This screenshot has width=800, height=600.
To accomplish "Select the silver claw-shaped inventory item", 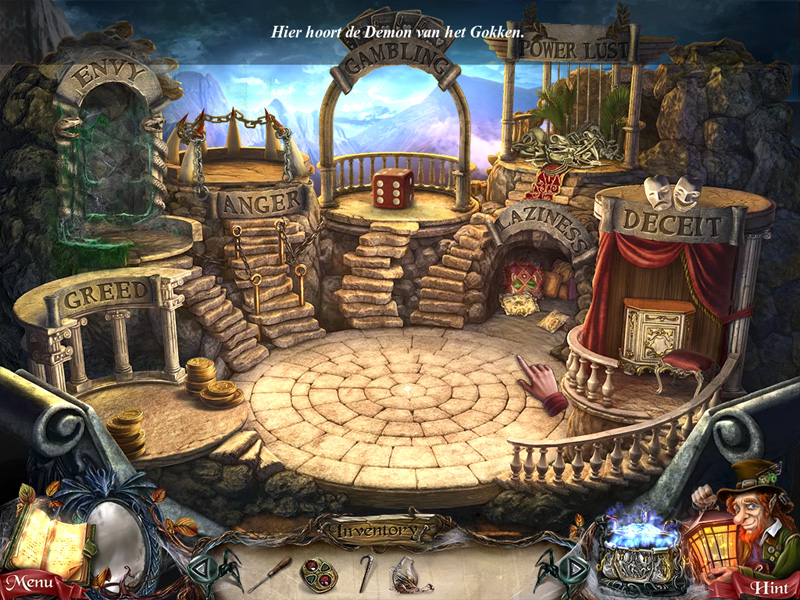I will pos(411,573).
